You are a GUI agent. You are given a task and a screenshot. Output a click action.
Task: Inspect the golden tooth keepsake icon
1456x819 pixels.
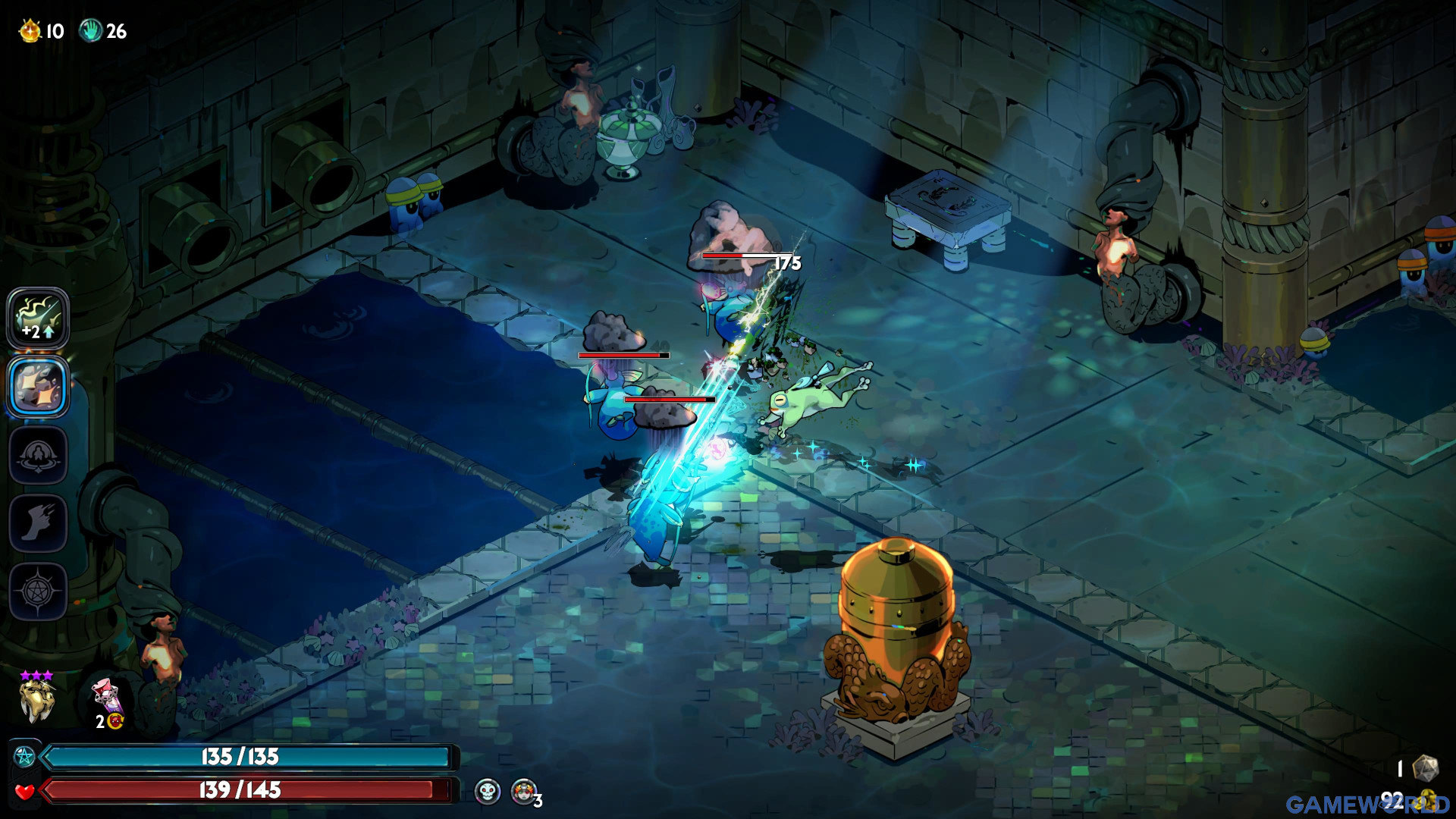(x=36, y=700)
